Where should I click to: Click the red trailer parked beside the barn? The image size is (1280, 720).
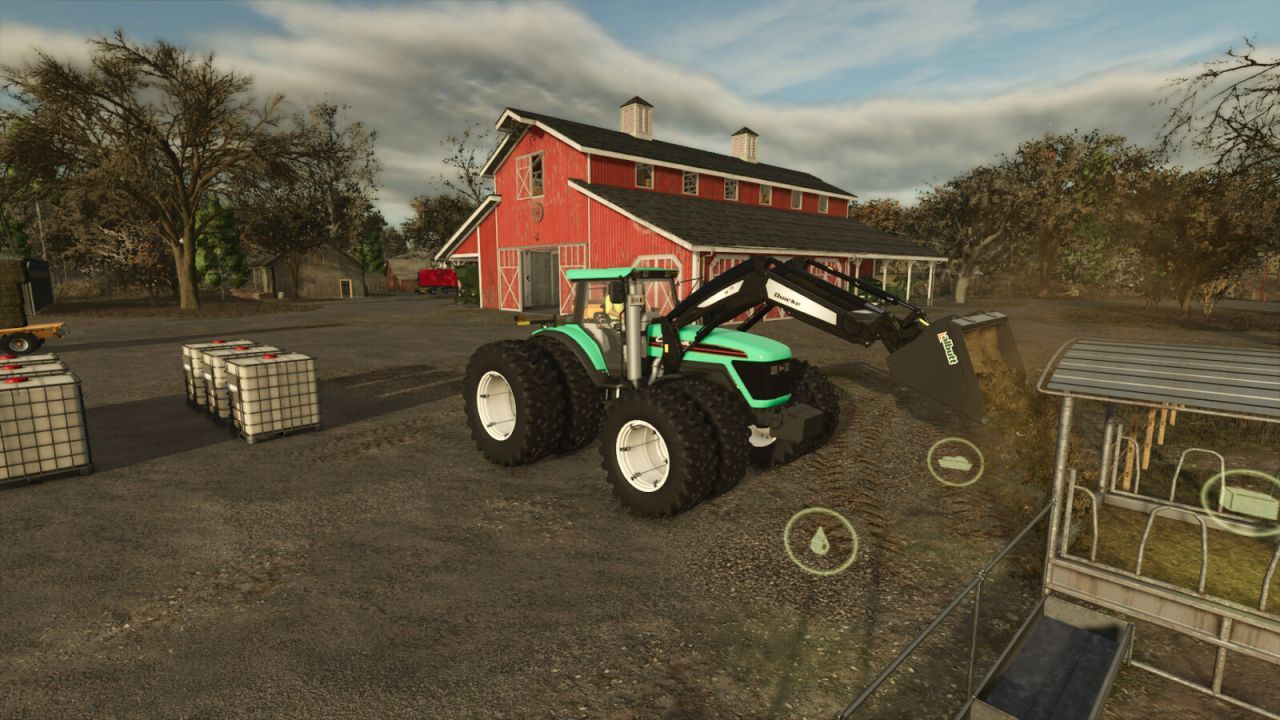click(x=438, y=280)
